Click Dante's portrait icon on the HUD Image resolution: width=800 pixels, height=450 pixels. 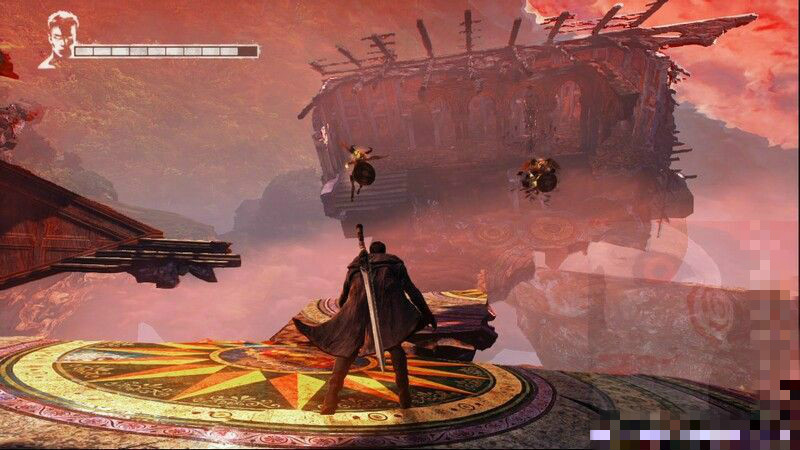pyautogui.click(x=57, y=39)
